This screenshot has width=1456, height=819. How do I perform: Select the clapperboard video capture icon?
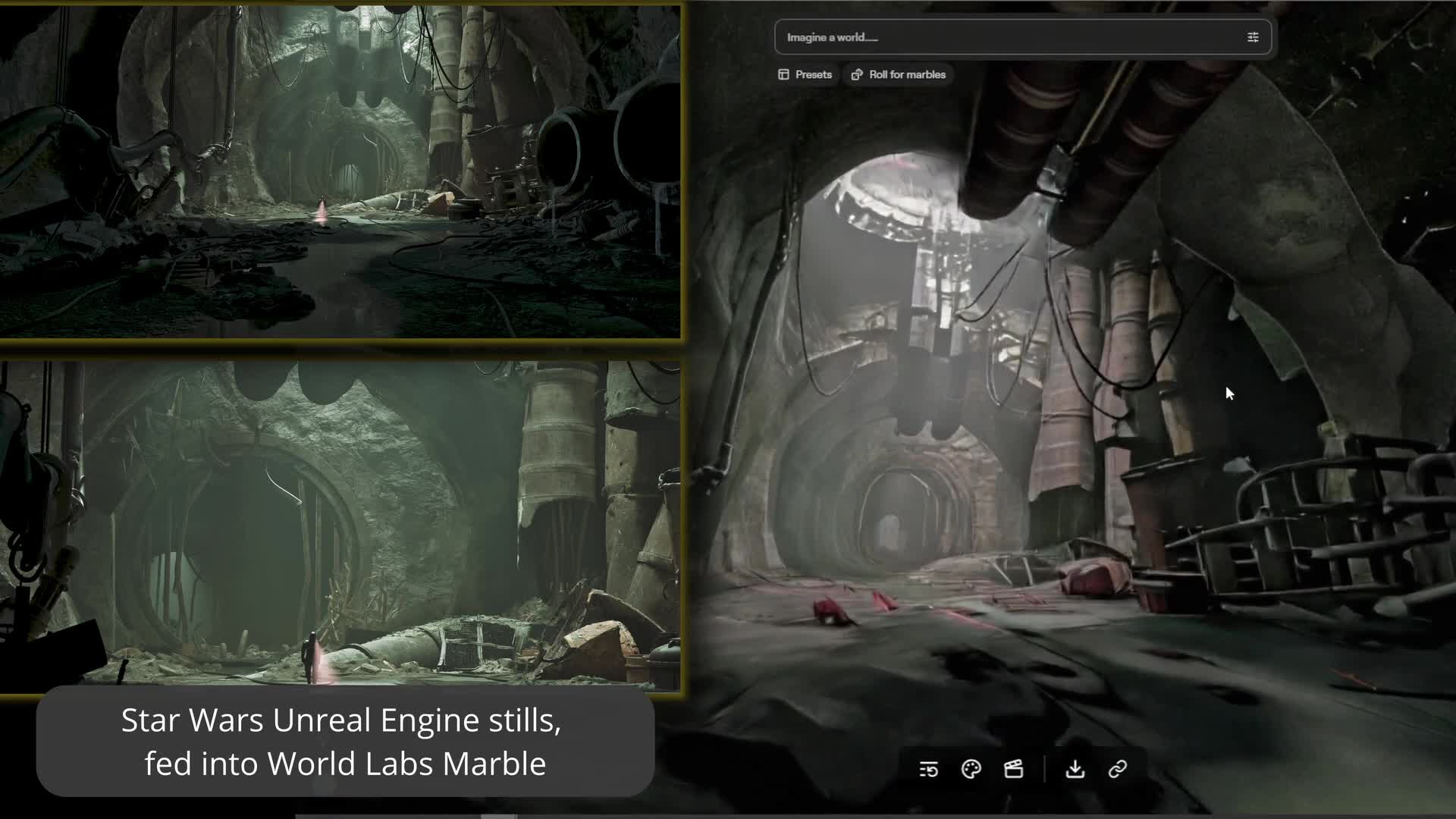[1014, 769]
